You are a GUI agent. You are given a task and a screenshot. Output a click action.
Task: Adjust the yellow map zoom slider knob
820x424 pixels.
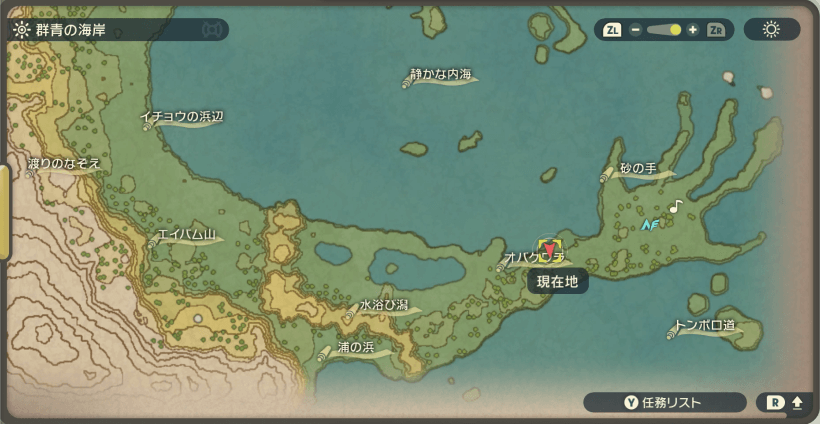click(x=675, y=30)
